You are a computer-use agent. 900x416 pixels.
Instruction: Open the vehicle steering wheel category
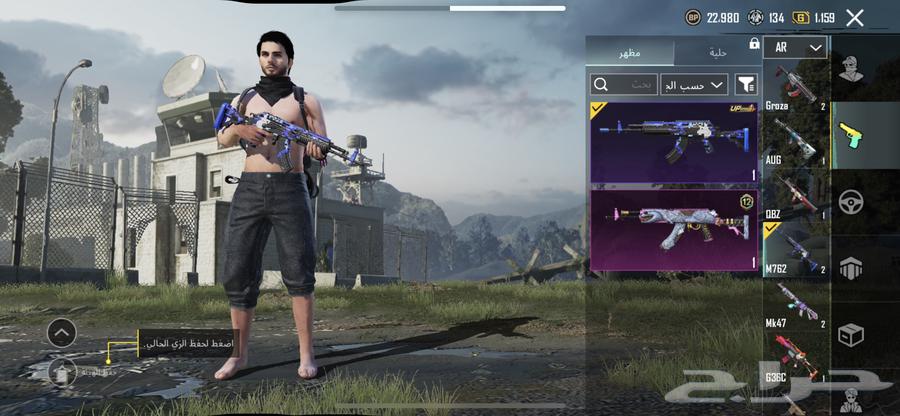coord(851,200)
